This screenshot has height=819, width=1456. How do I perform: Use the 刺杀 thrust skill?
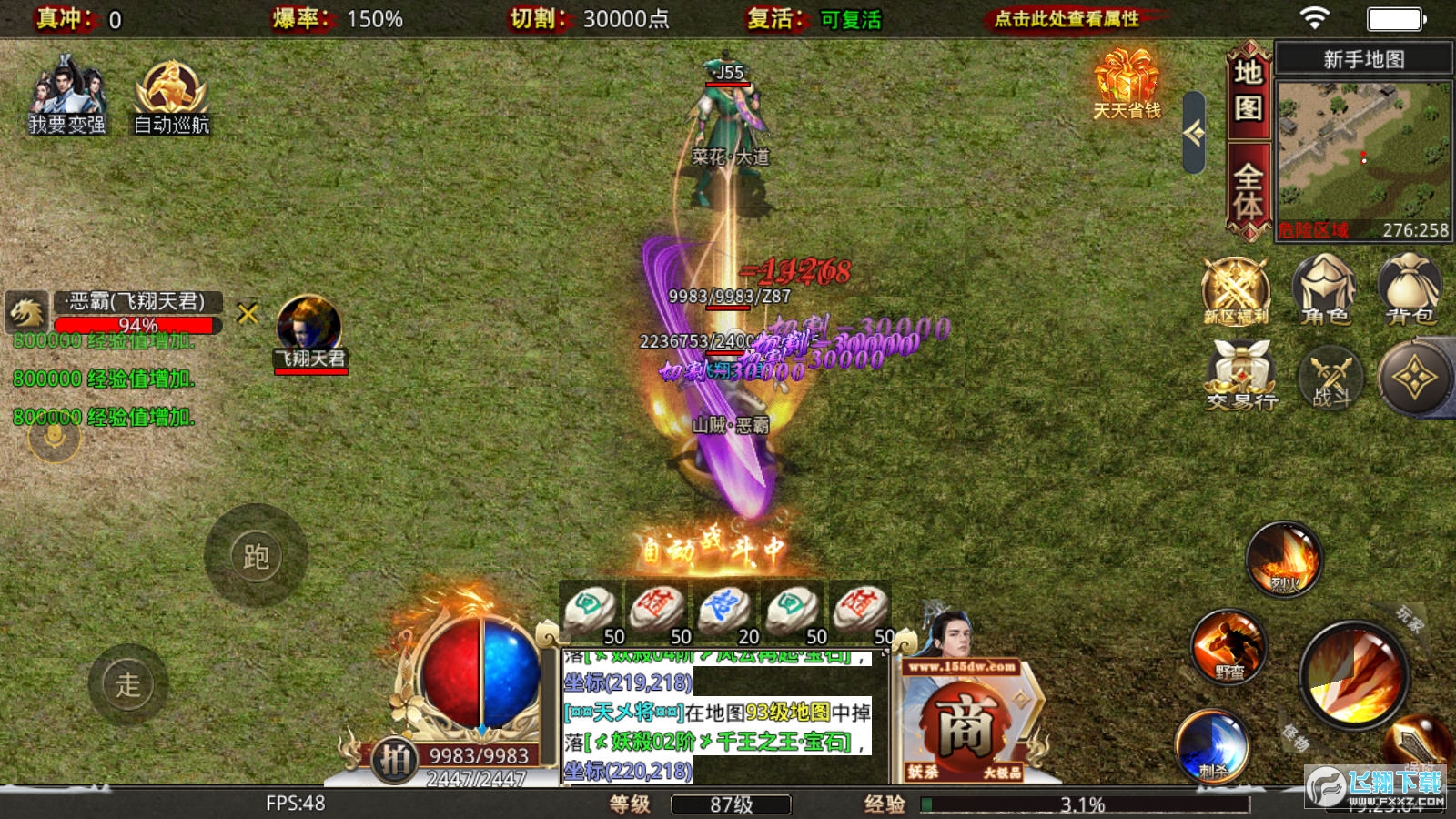click(1212, 746)
